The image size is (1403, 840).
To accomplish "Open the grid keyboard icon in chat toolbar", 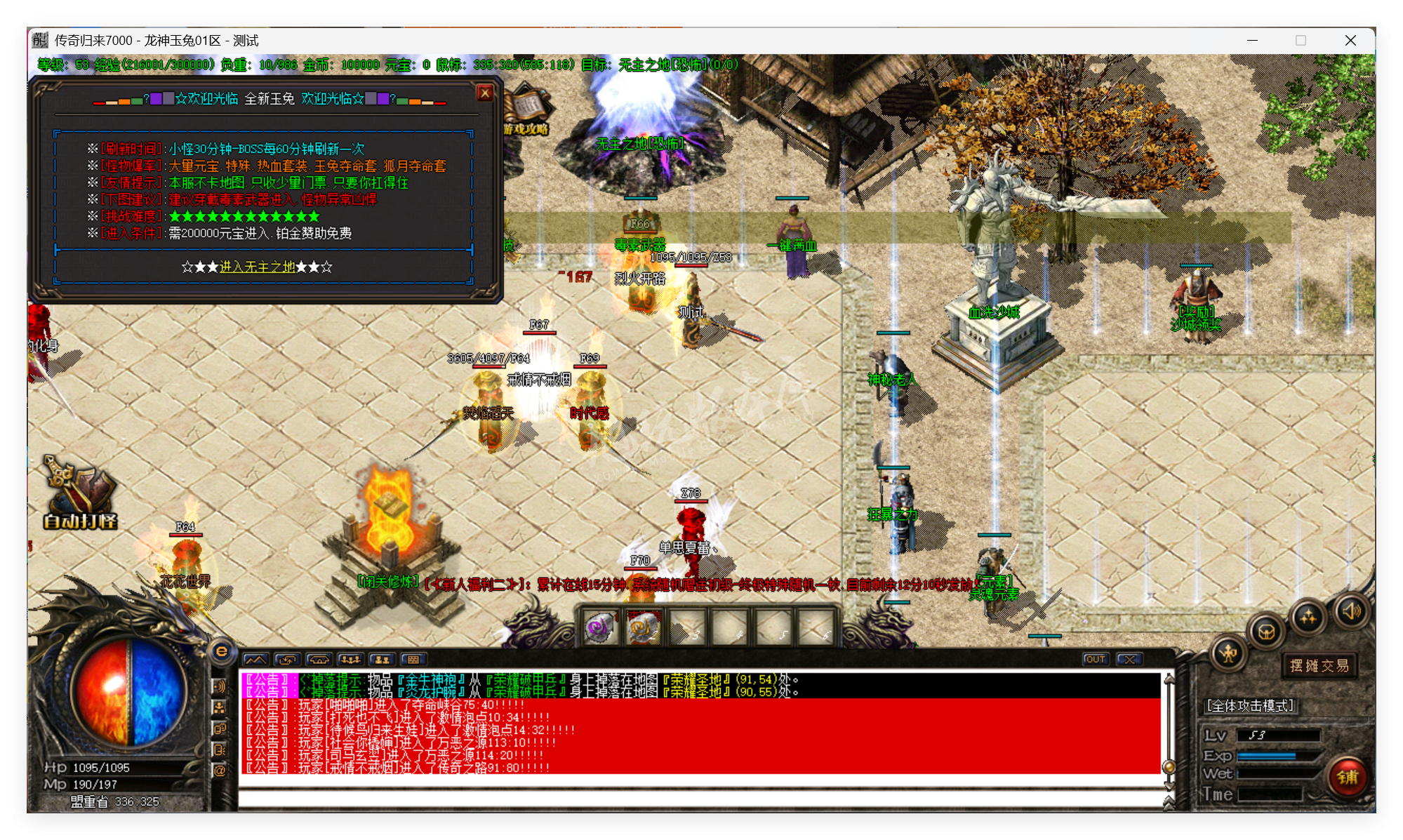I will (413, 660).
